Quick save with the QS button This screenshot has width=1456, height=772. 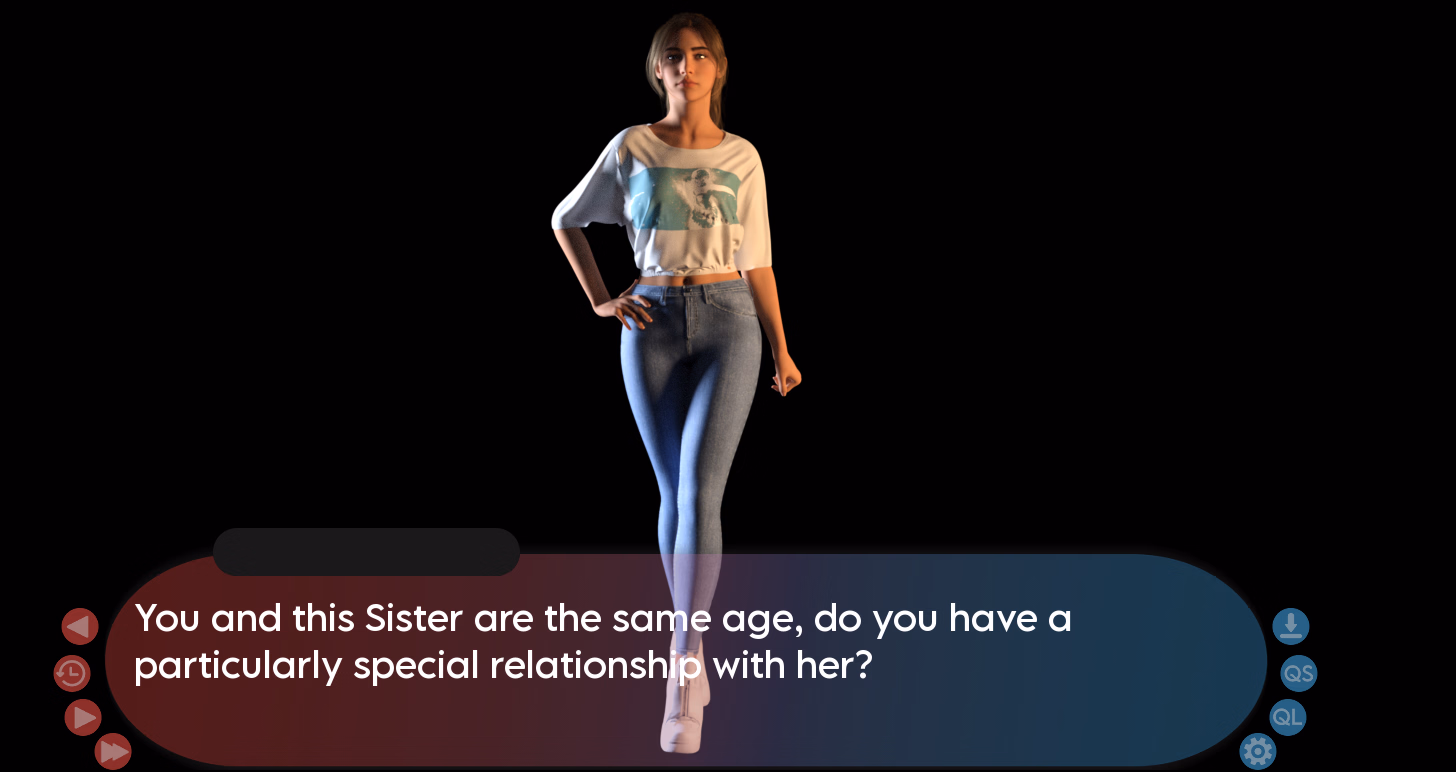[x=1298, y=673]
